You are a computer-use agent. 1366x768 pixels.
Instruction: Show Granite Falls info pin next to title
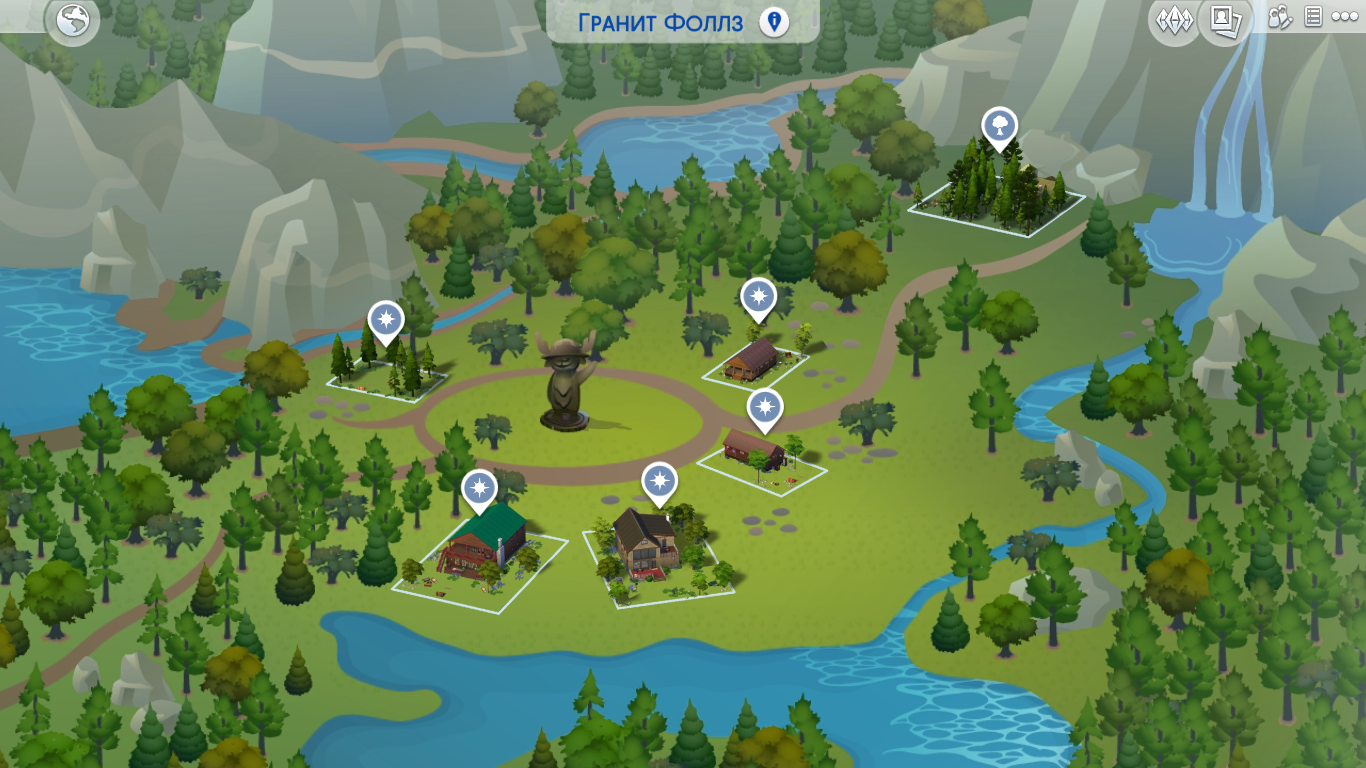tap(773, 22)
